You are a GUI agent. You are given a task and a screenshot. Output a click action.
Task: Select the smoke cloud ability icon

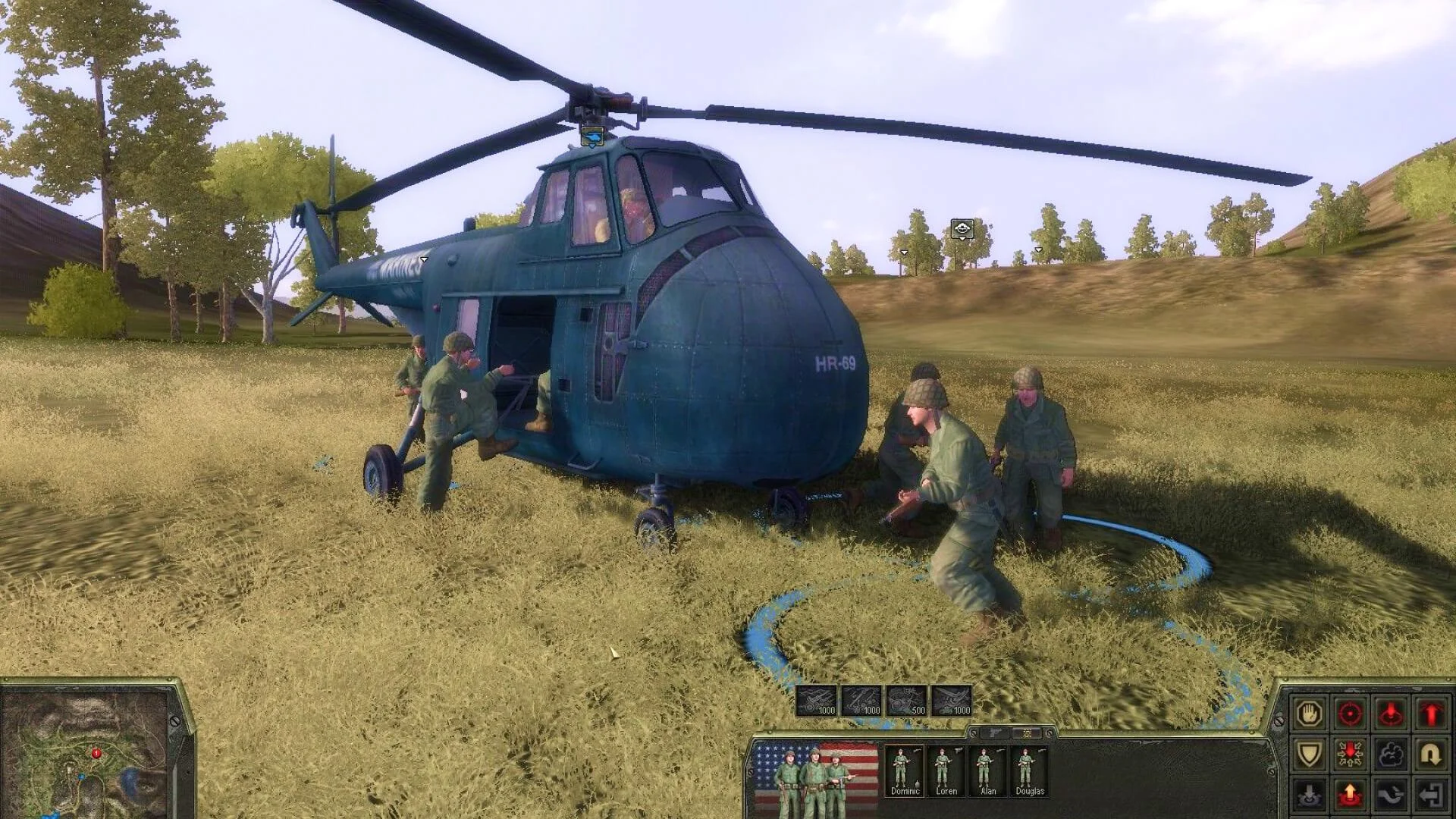coord(1390,753)
